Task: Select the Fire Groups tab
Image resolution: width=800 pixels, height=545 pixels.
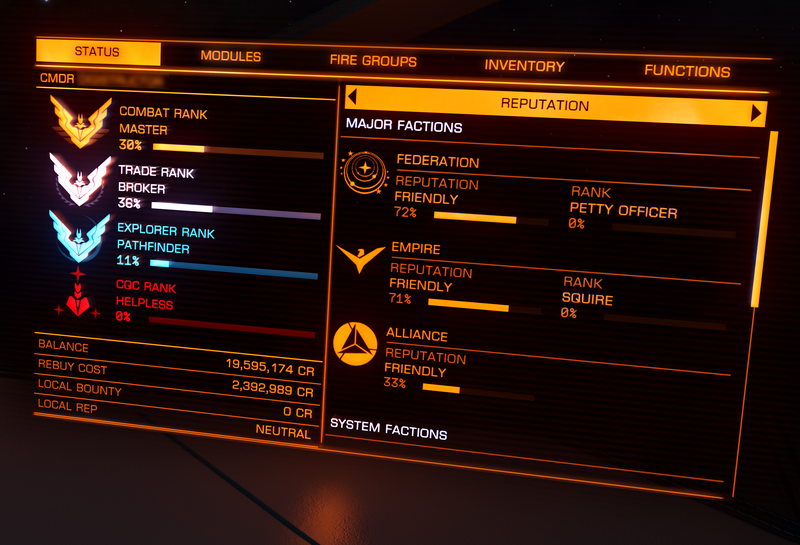Action: (x=373, y=61)
